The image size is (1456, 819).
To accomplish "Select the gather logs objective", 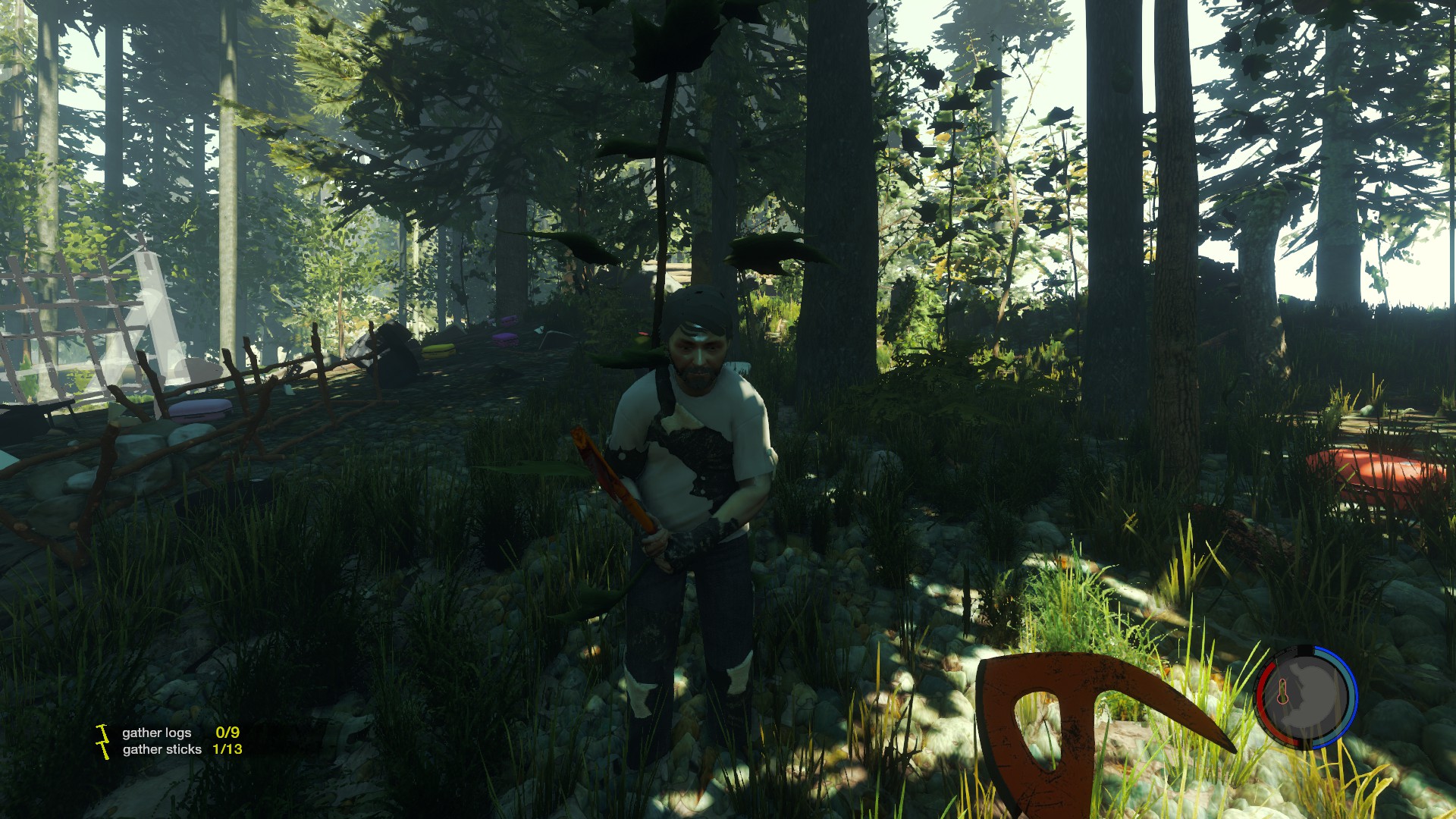I will [x=157, y=733].
